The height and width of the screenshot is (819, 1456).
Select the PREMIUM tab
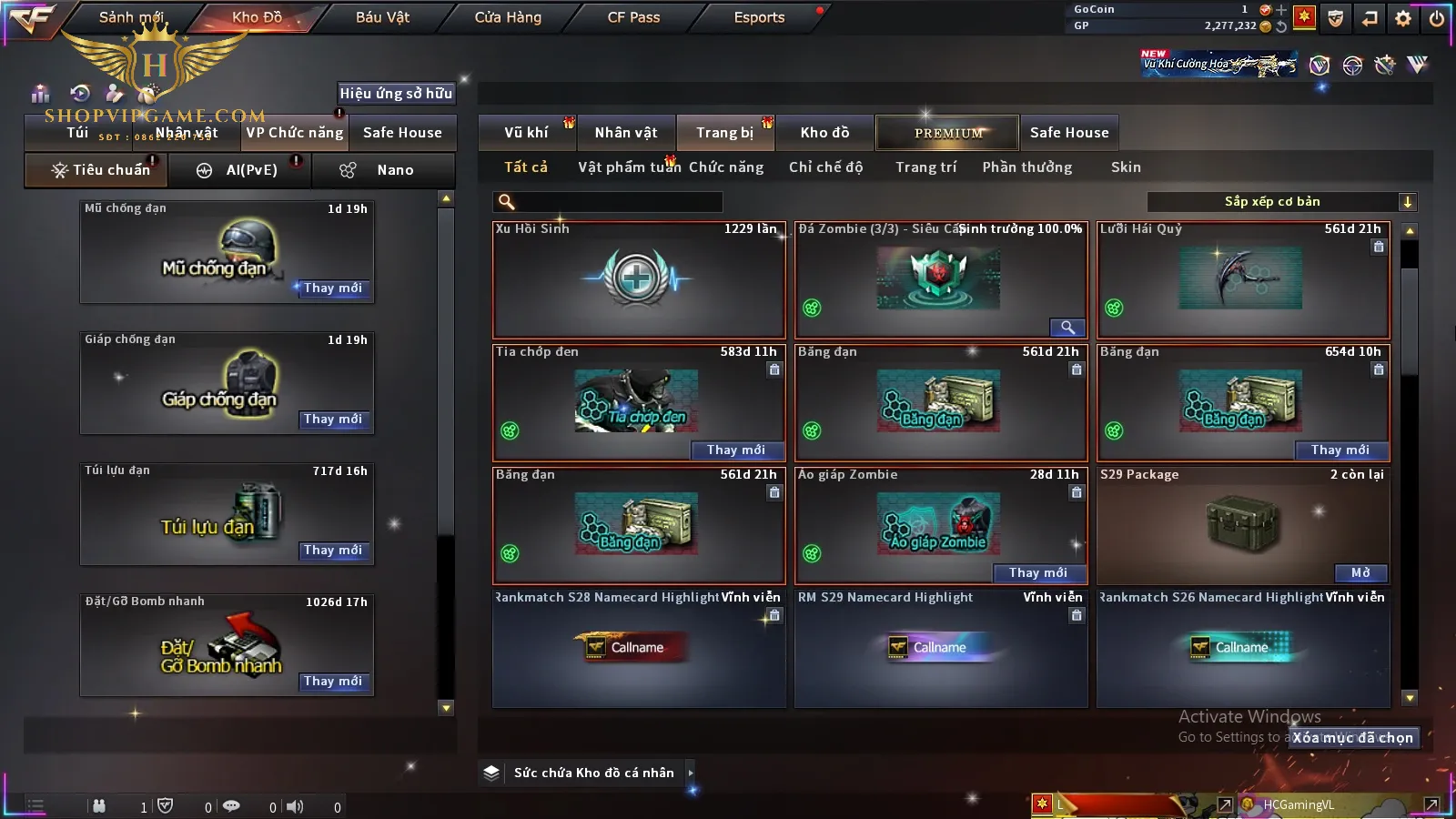947,133
